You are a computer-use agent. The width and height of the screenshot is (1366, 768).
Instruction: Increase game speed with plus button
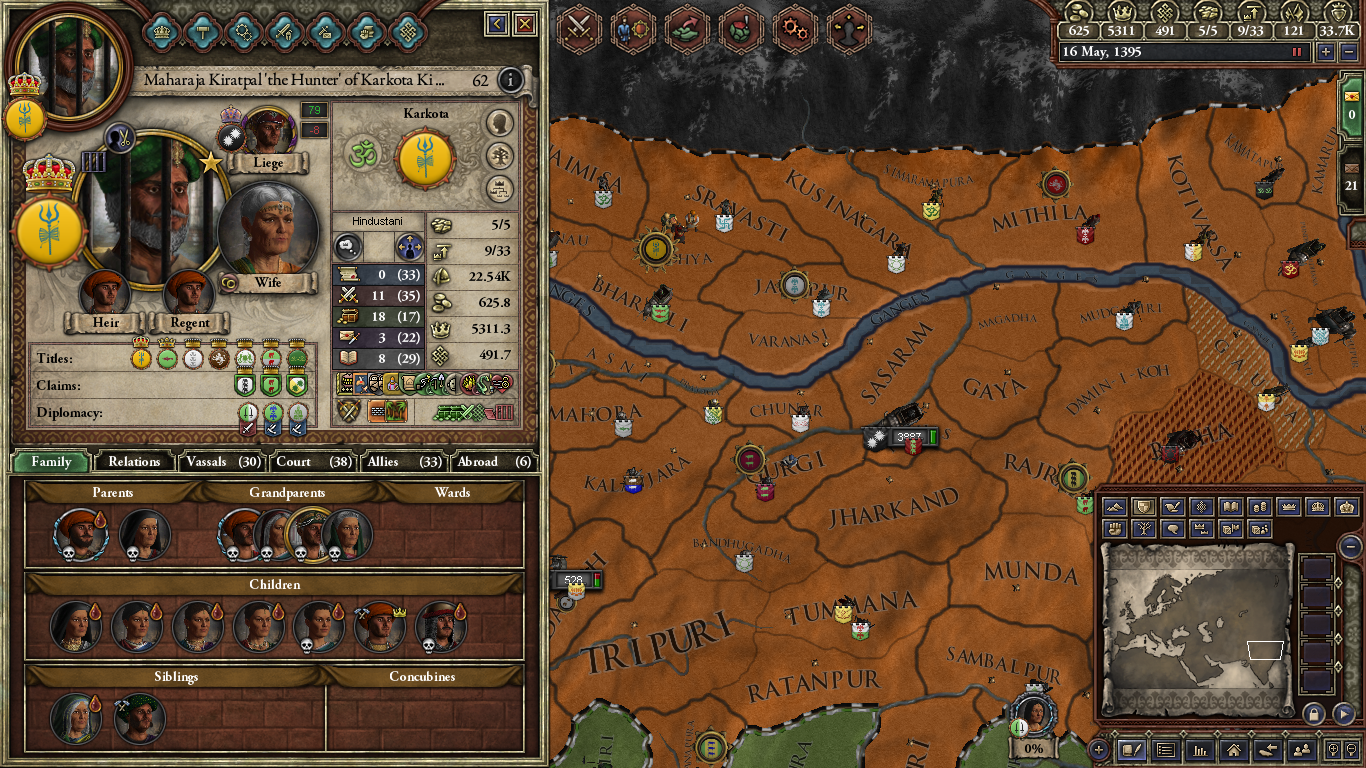(x=1326, y=52)
